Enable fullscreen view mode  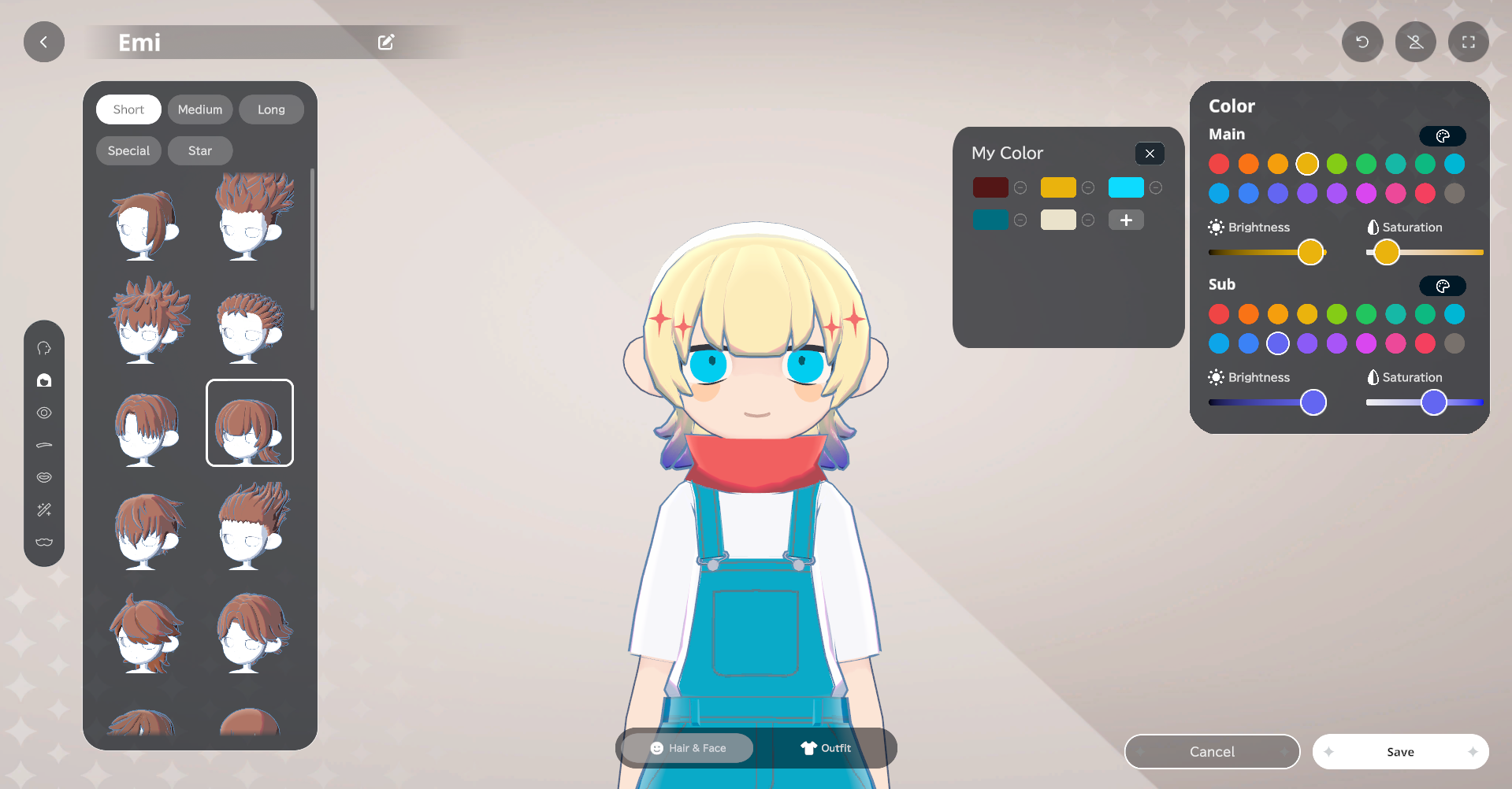tap(1468, 41)
